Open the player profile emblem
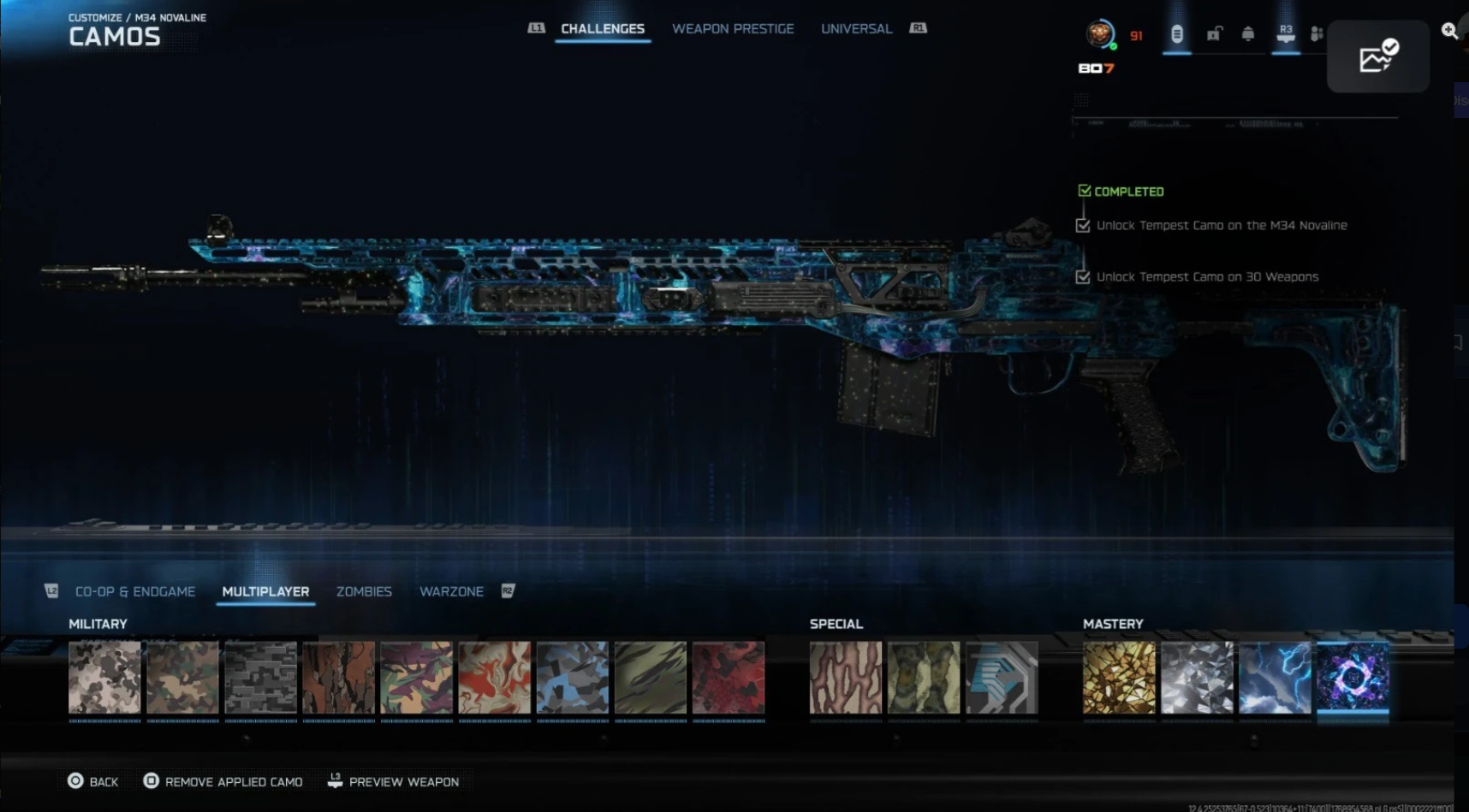 1099,34
